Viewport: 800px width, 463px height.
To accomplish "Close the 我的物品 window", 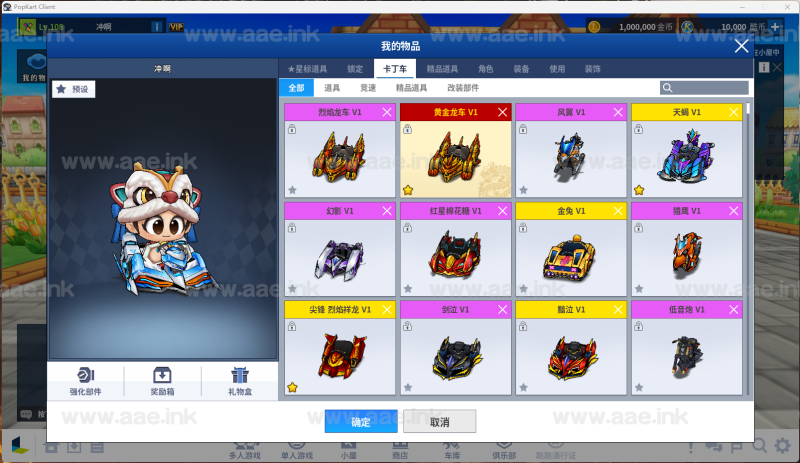I will coord(741,46).
